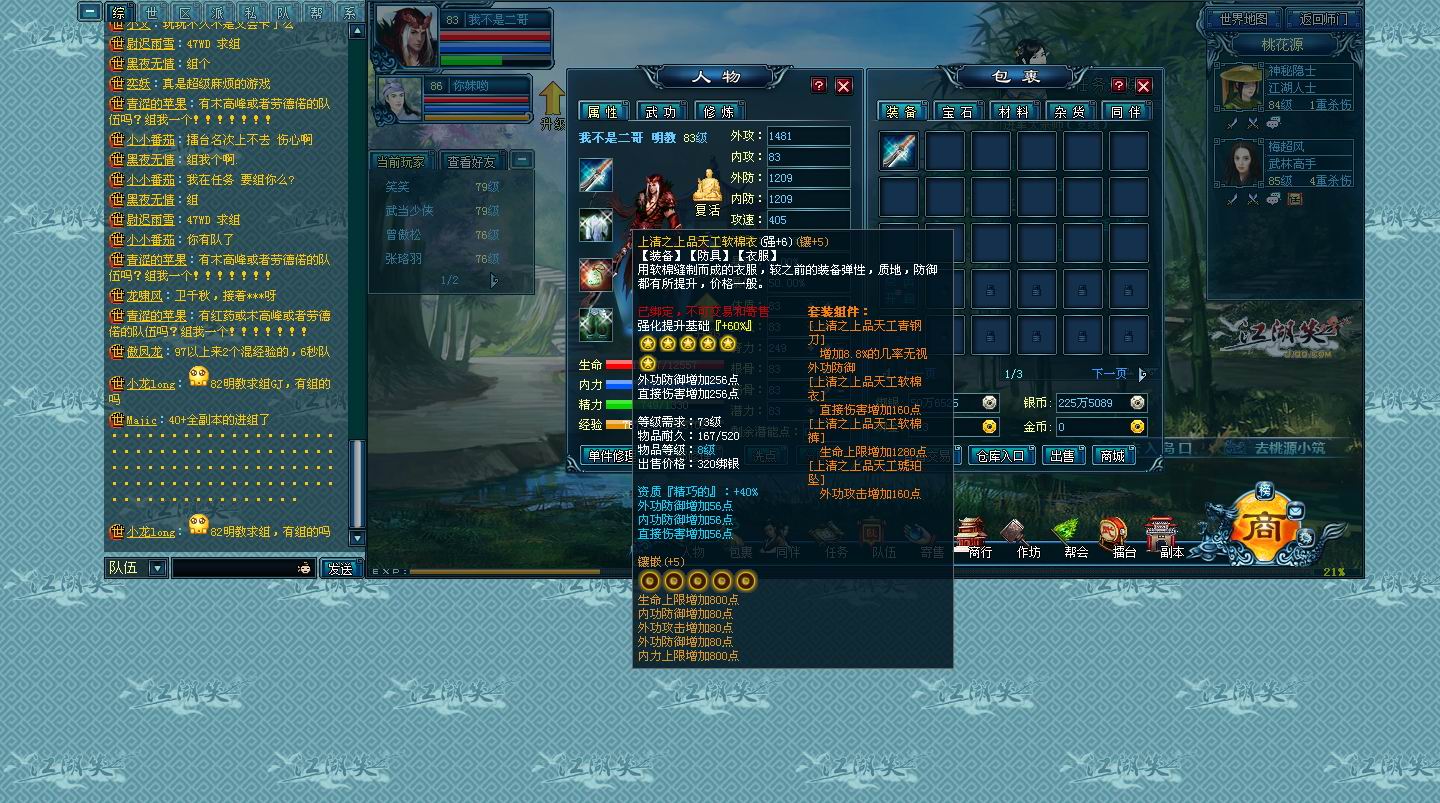Select the sword item in the bag

tap(899, 151)
